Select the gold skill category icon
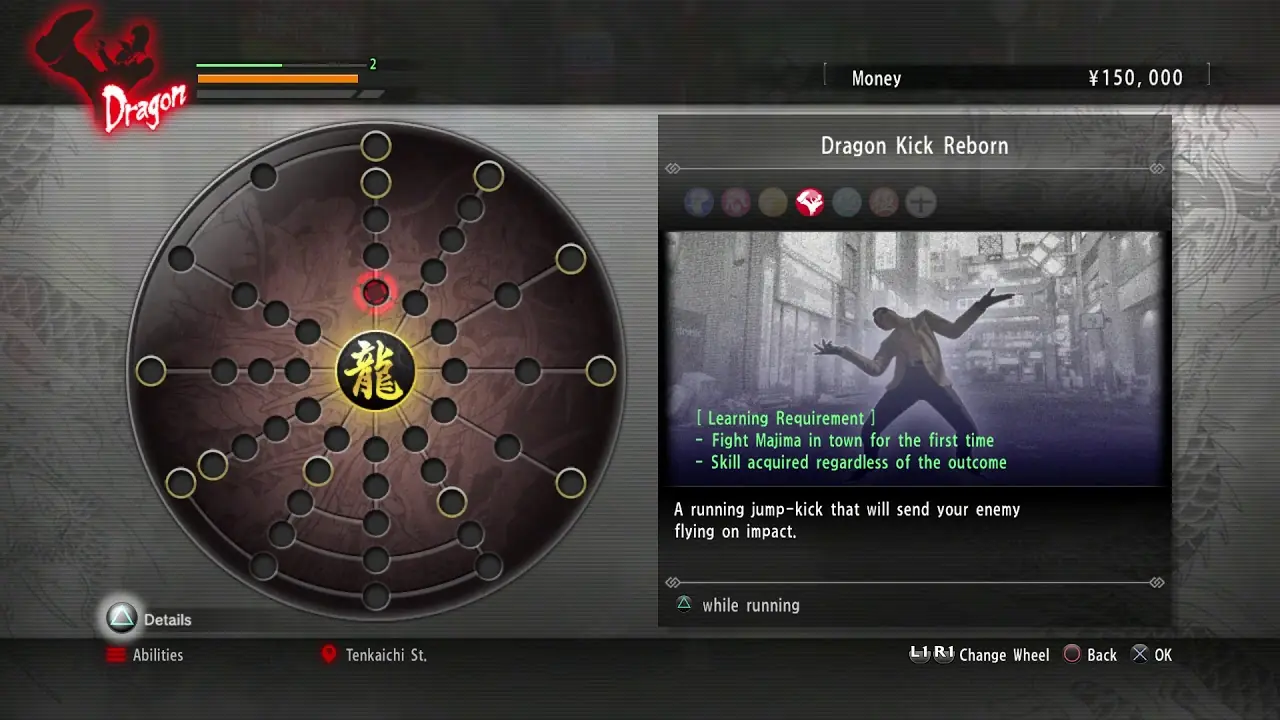This screenshot has height=720, width=1280. pos(772,202)
